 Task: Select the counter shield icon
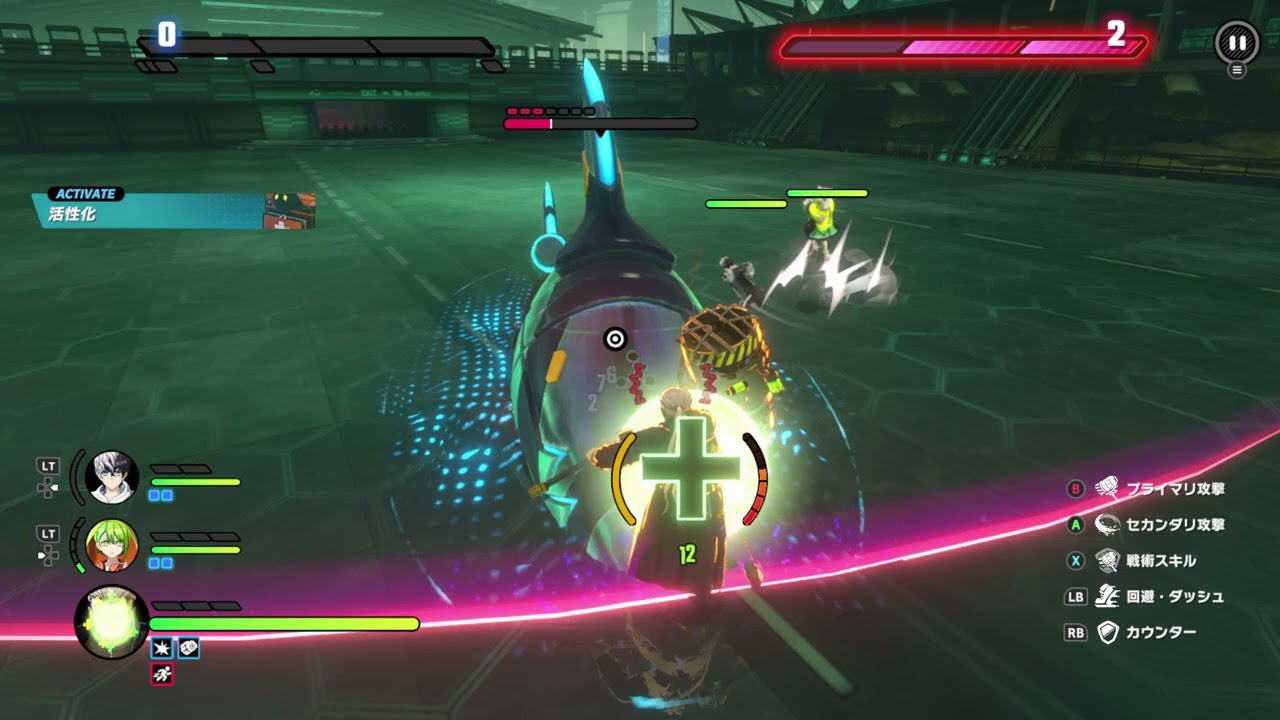1107,632
